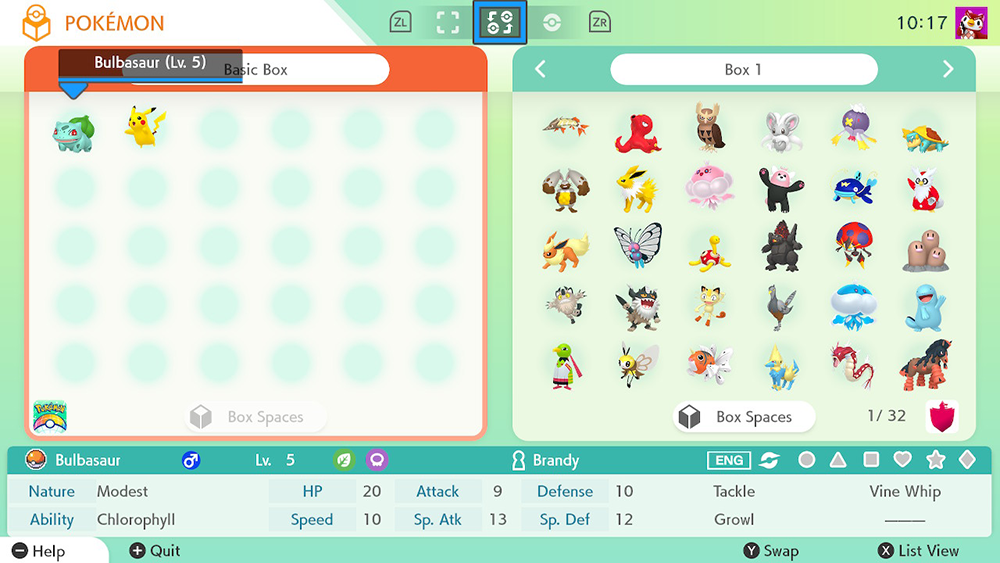Open the List View
The image size is (1000, 563).
tap(919, 551)
